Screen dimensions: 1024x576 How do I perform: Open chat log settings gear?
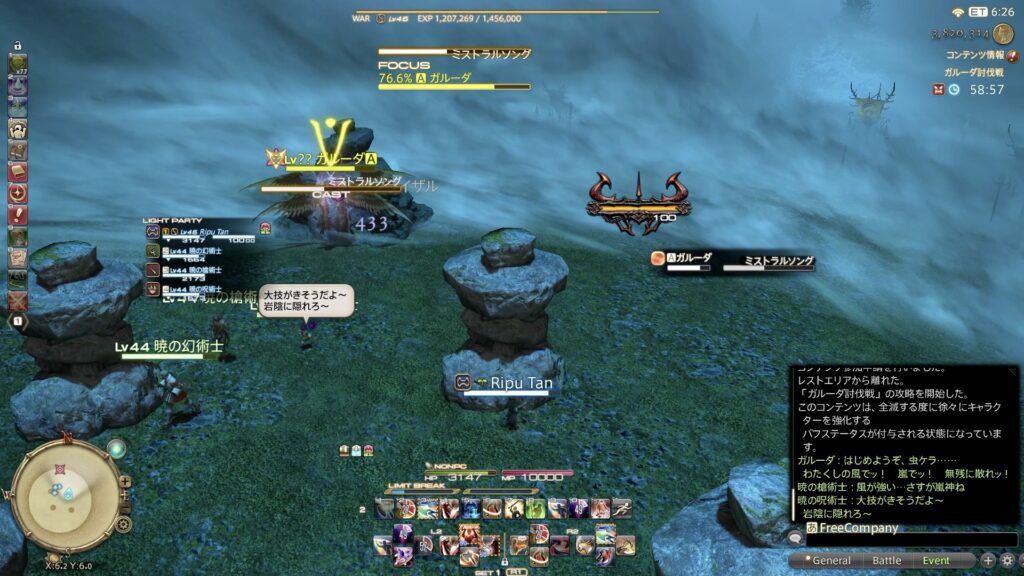pyautogui.click(x=1007, y=561)
